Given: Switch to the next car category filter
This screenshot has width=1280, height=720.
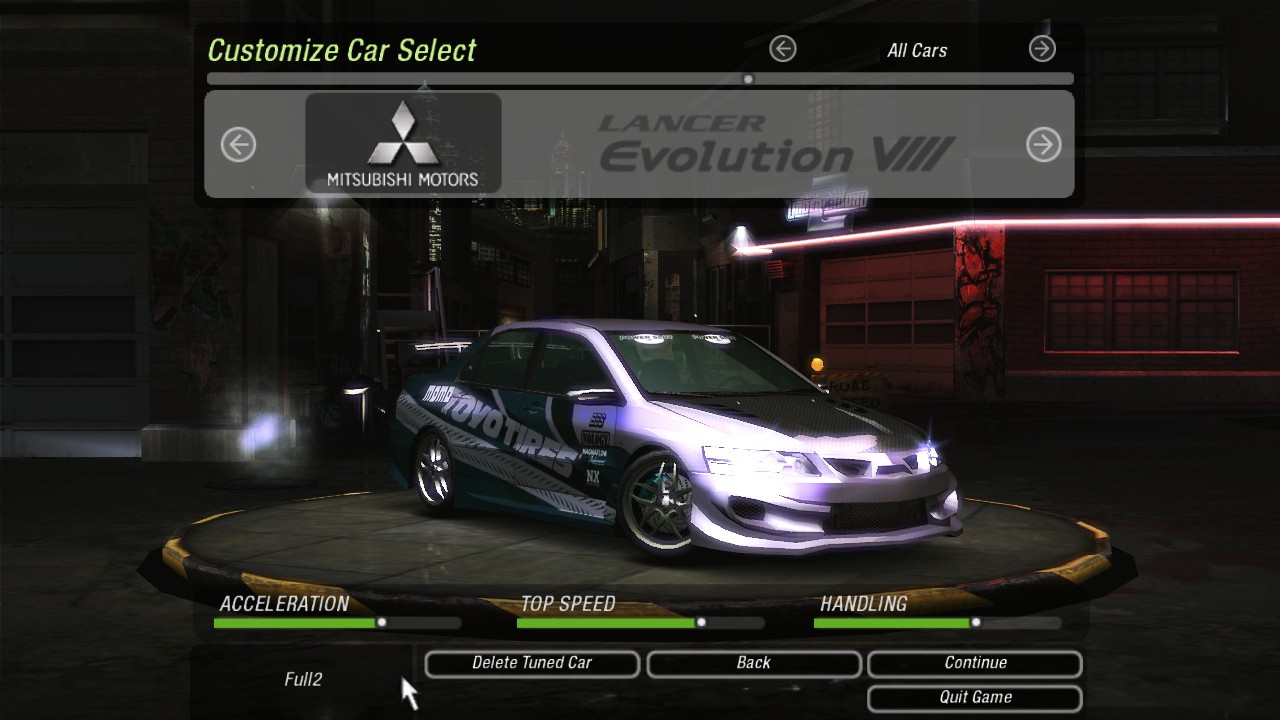Looking at the screenshot, I should pyautogui.click(x=1042, y=48).
